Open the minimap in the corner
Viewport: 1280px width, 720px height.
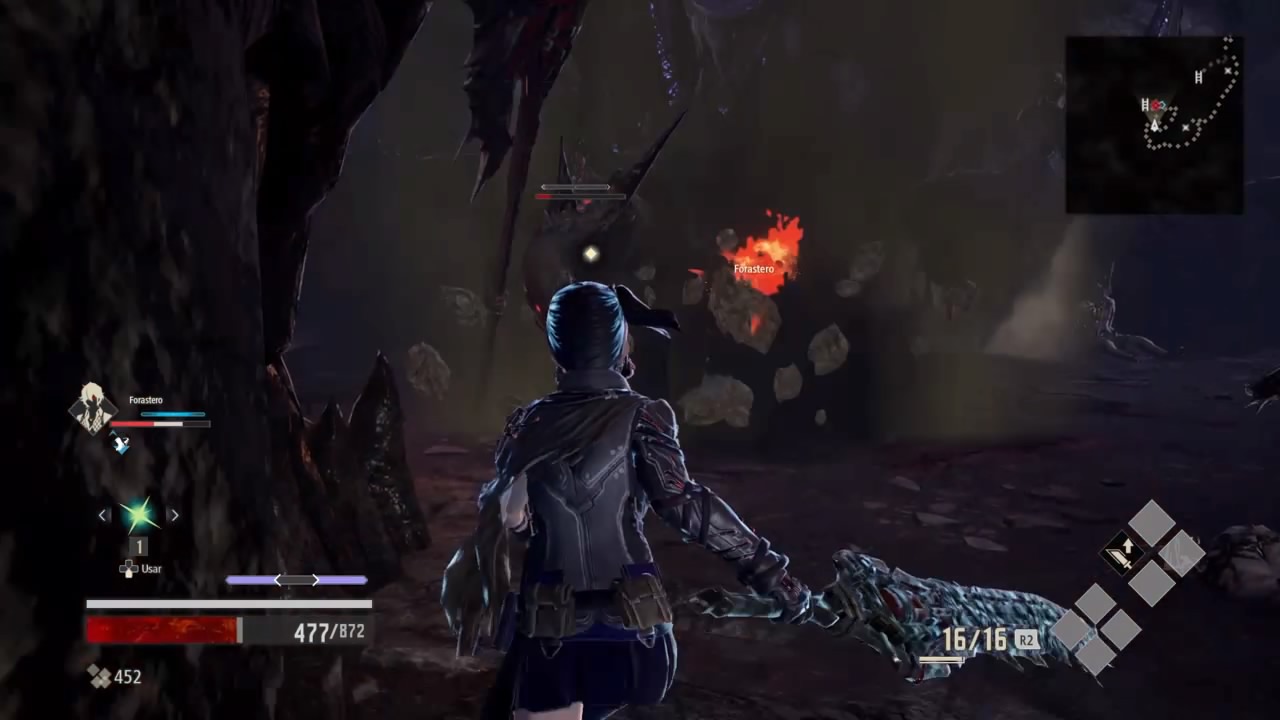[x=1154, y=124]
